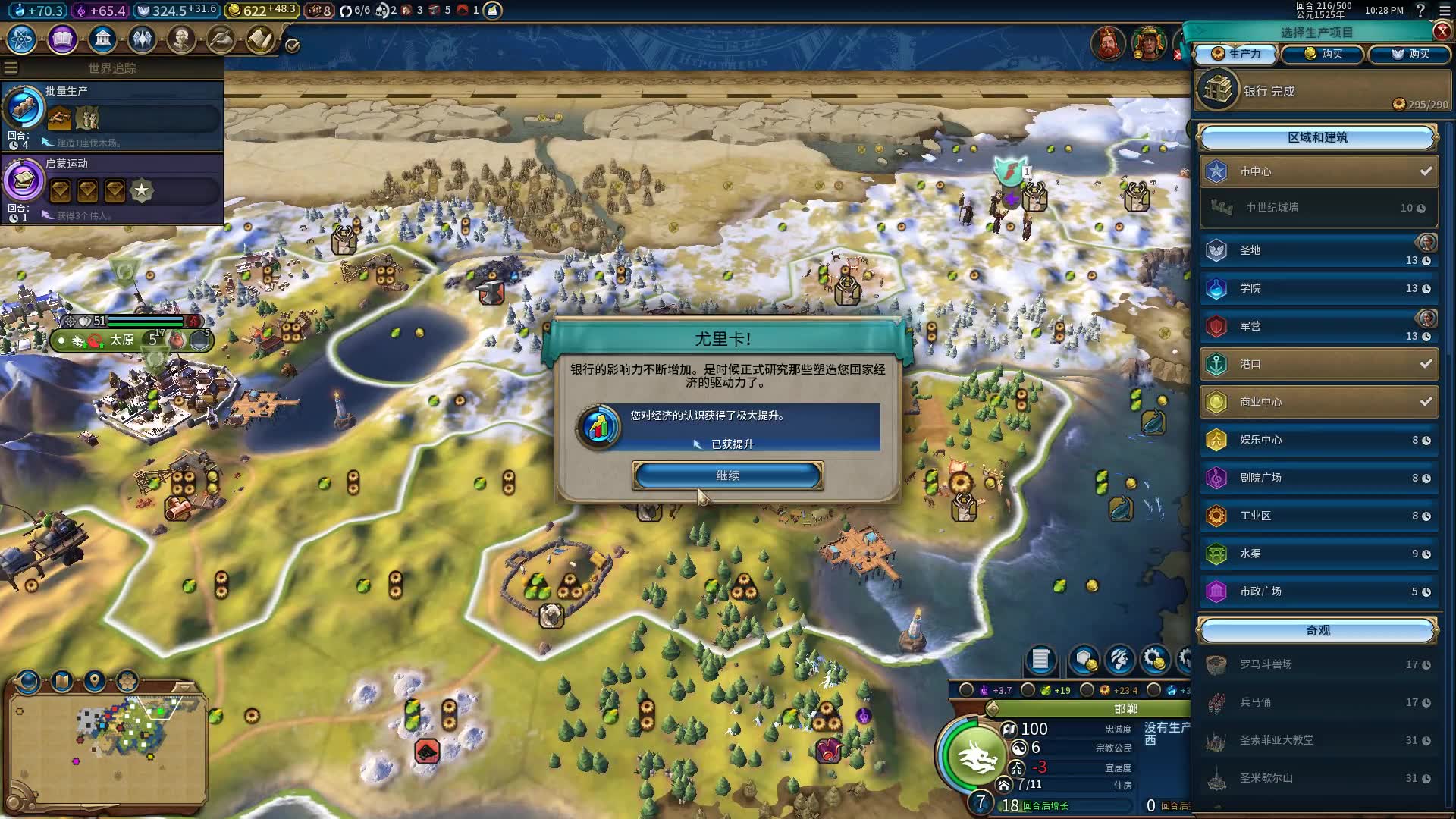Select 市政广场 government plaza
Image resolution: width=1456 pixels, height=819 pixels.
tap(1319, 591)
